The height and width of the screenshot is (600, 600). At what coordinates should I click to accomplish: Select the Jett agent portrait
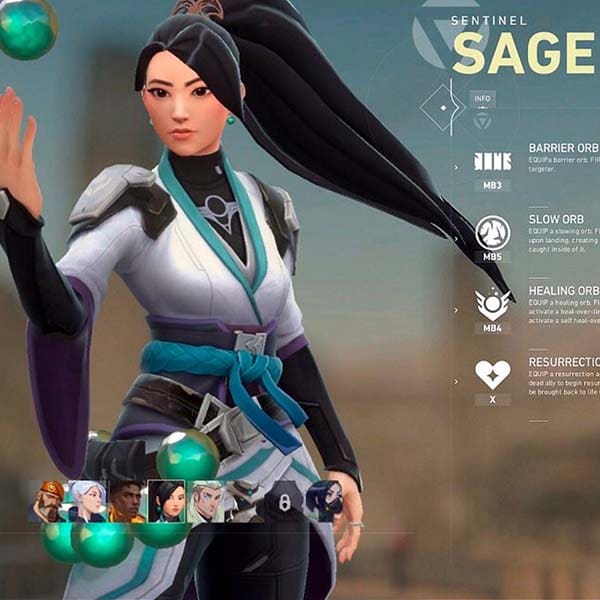(x=86, y=501)
